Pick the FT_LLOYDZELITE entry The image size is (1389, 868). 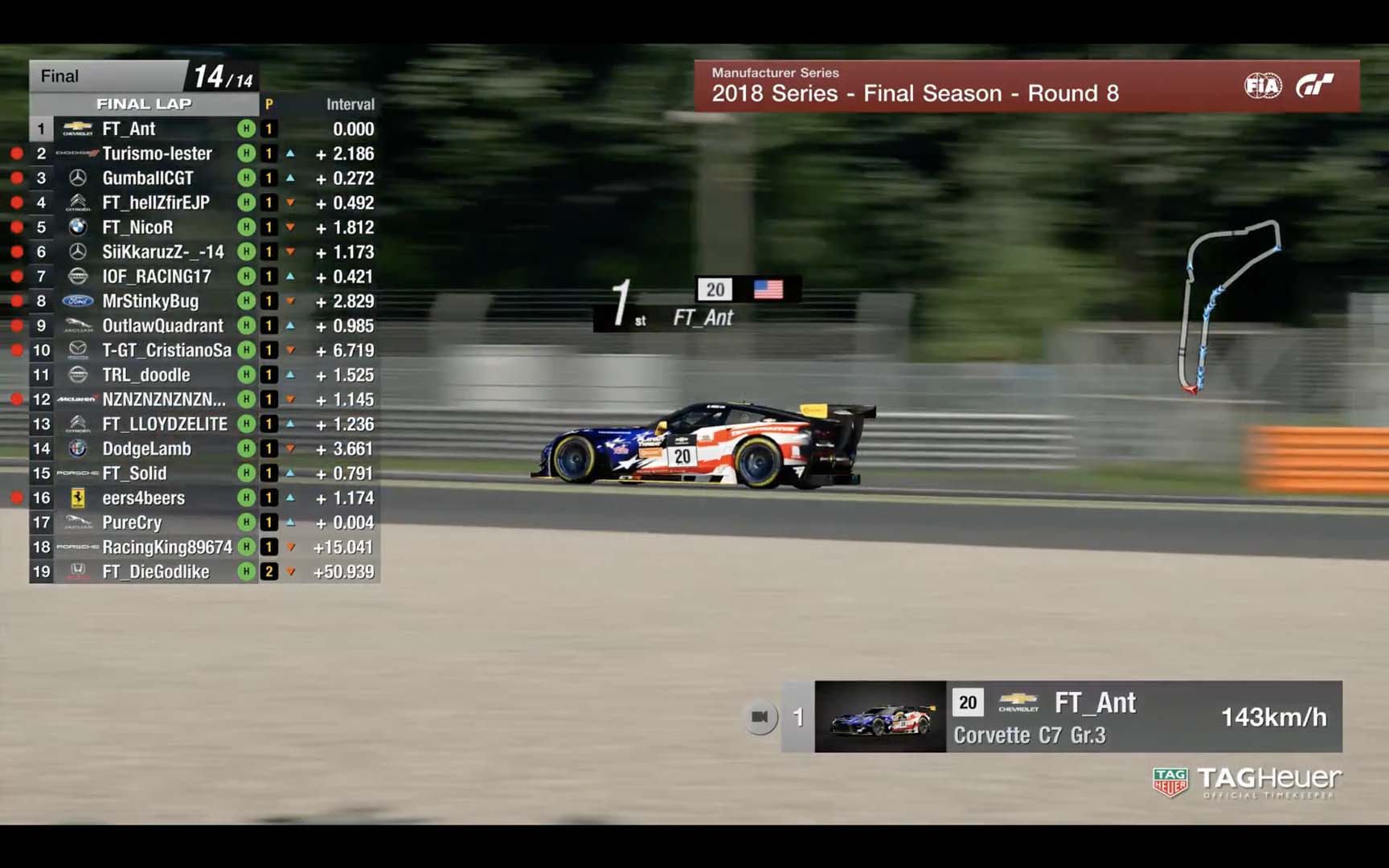click(x=165, y=424)
